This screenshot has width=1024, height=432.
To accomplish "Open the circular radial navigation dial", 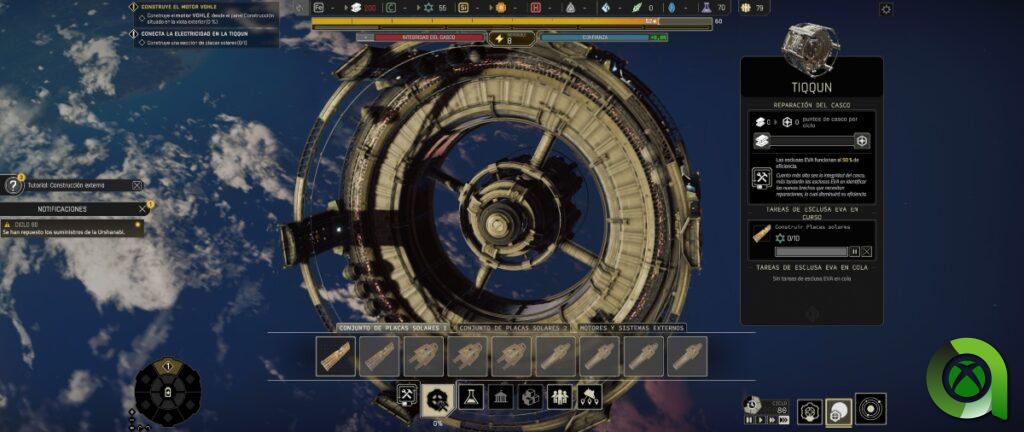I will click(x=168, y=393).
